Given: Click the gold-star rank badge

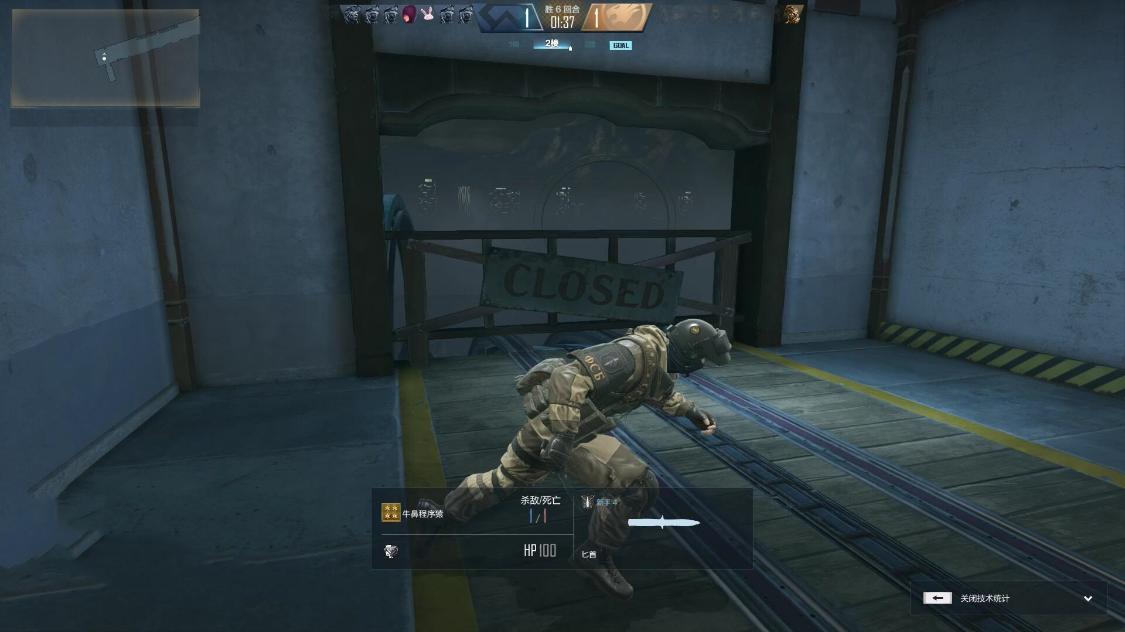Looking at the screenshot, I should point(391,513).
